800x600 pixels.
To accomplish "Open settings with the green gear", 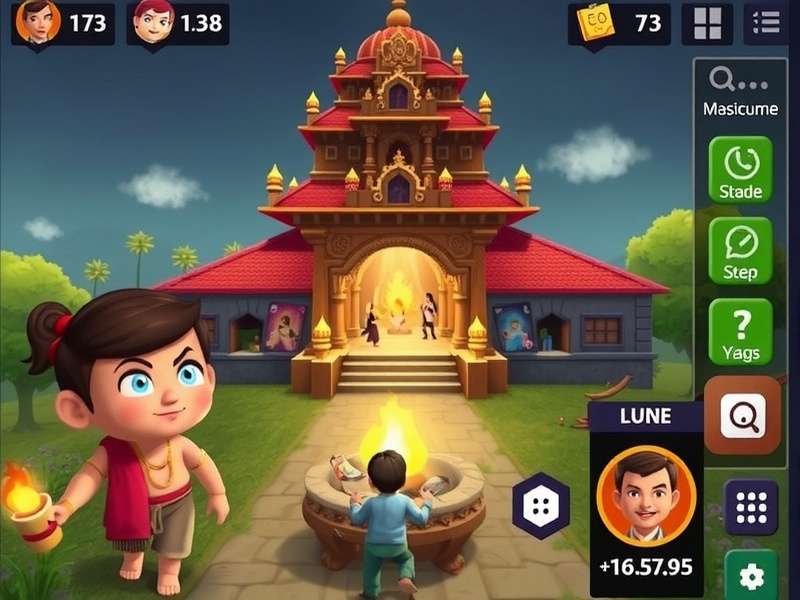I will click(750, 576).
